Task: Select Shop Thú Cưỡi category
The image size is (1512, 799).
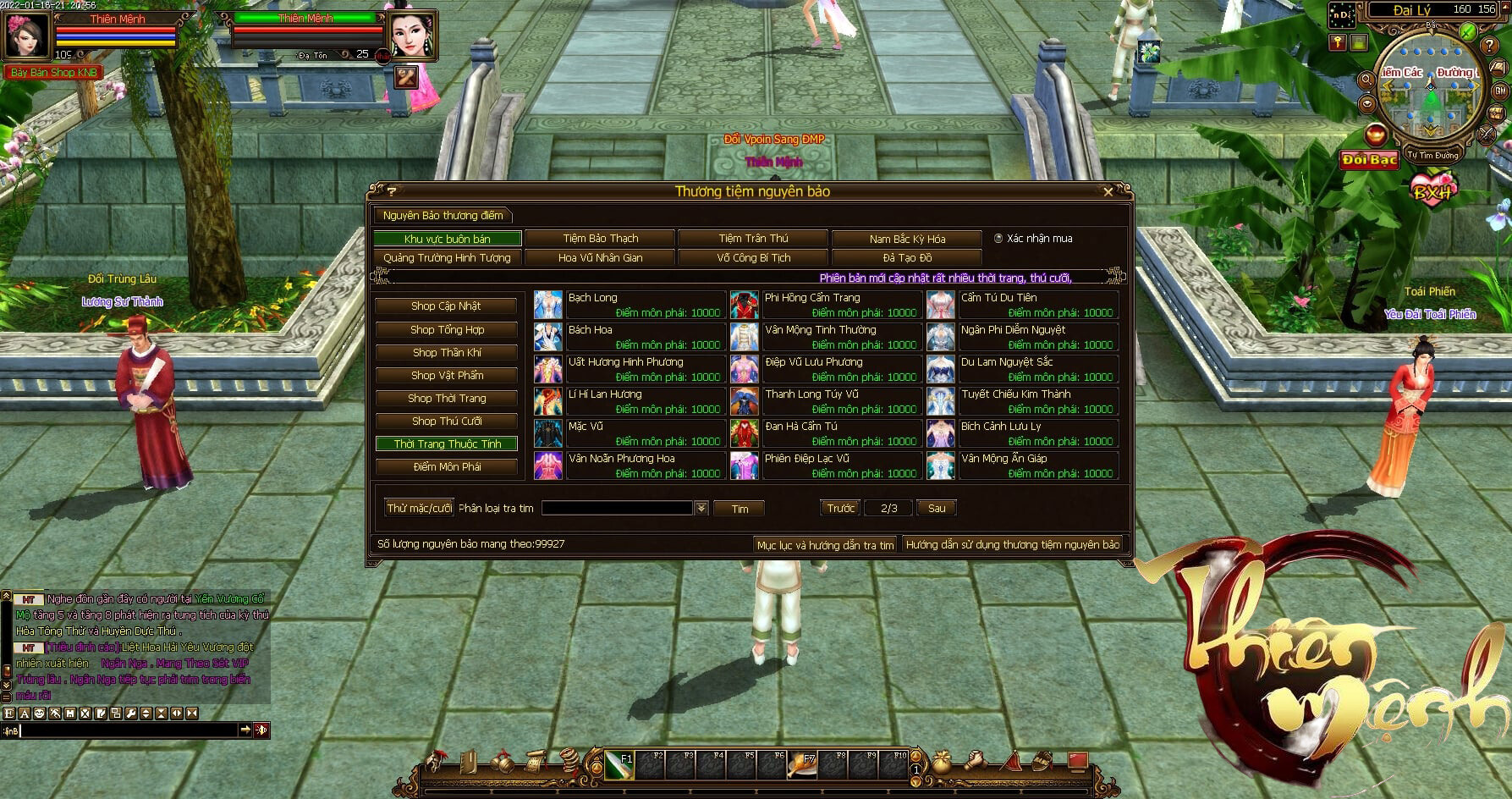Action: (446, 421)
